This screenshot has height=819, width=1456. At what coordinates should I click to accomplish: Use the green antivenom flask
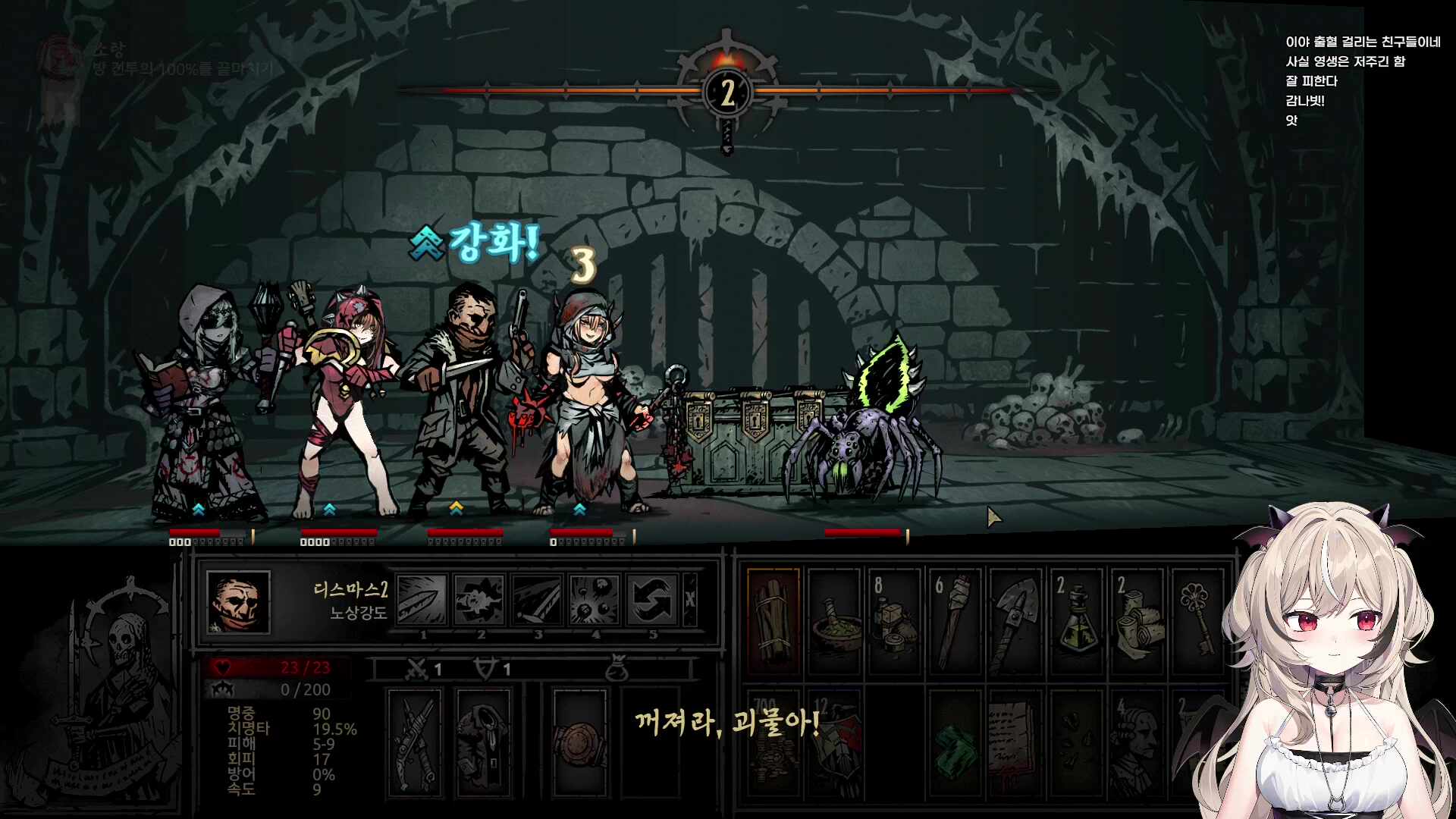coord(1076,622)
